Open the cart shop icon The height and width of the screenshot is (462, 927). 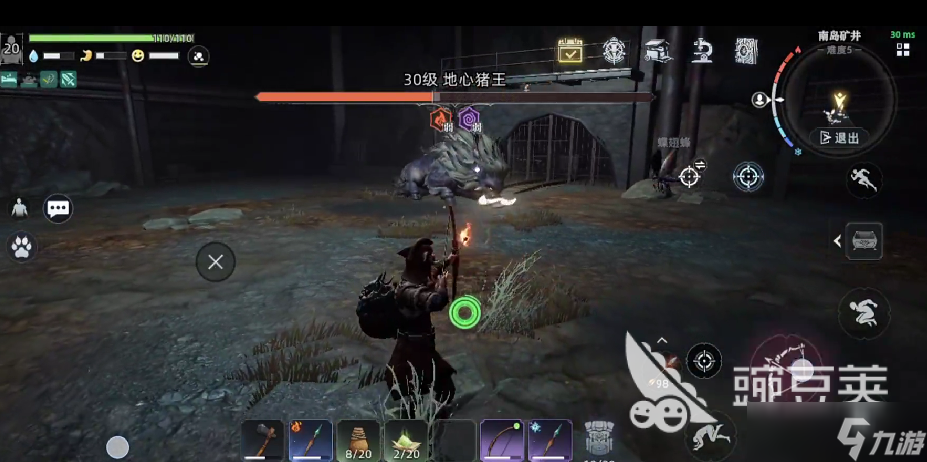657,50
